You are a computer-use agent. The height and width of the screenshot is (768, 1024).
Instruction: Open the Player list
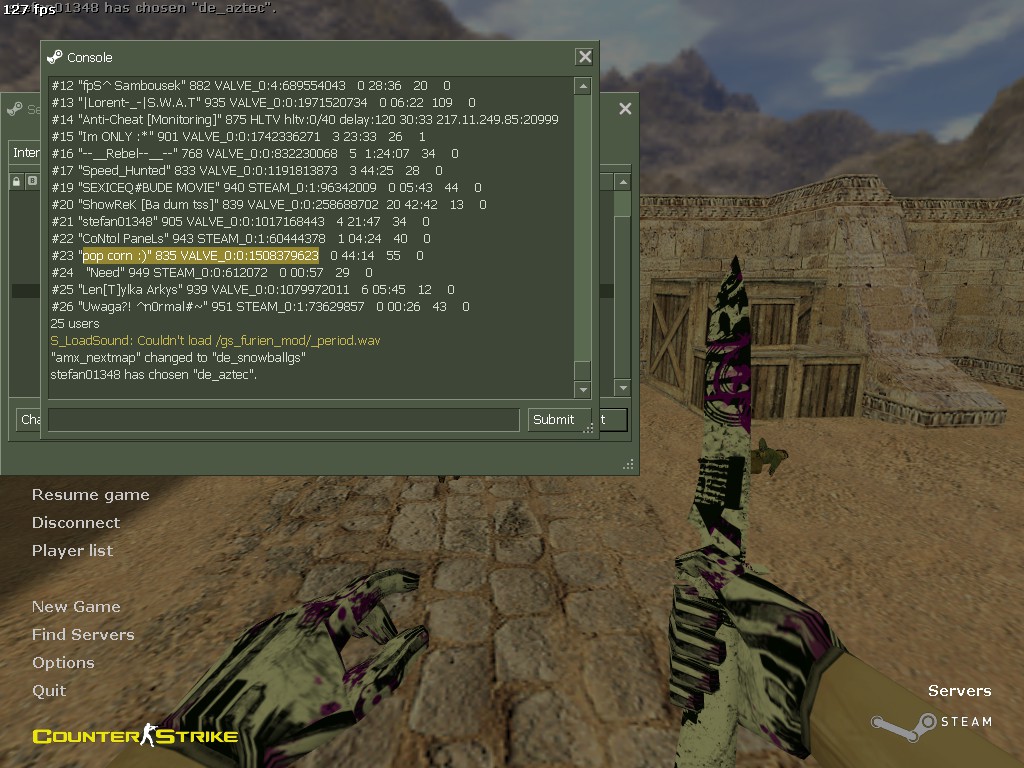coord(72,551)
